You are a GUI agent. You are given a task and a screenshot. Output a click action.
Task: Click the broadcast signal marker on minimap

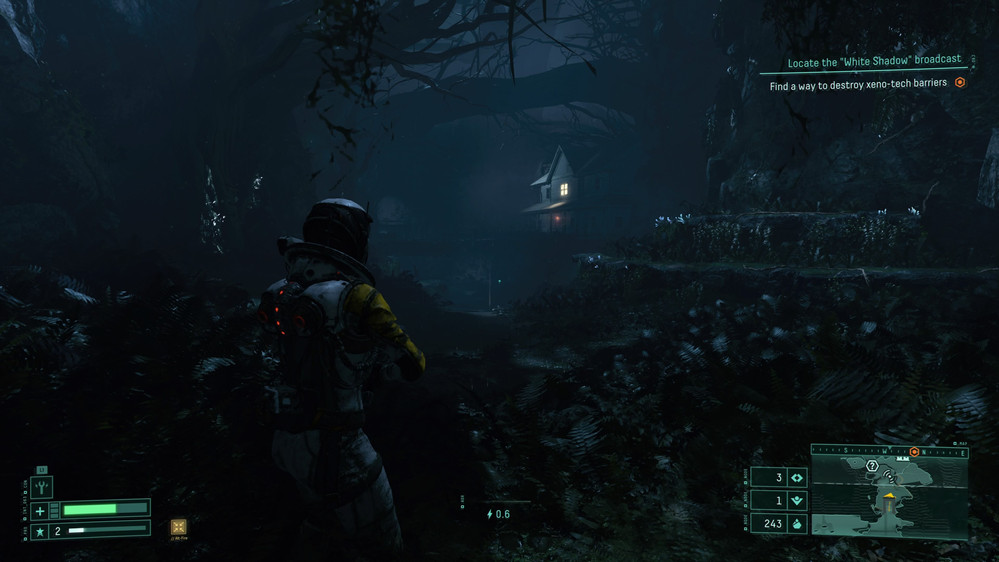[889, 477]
